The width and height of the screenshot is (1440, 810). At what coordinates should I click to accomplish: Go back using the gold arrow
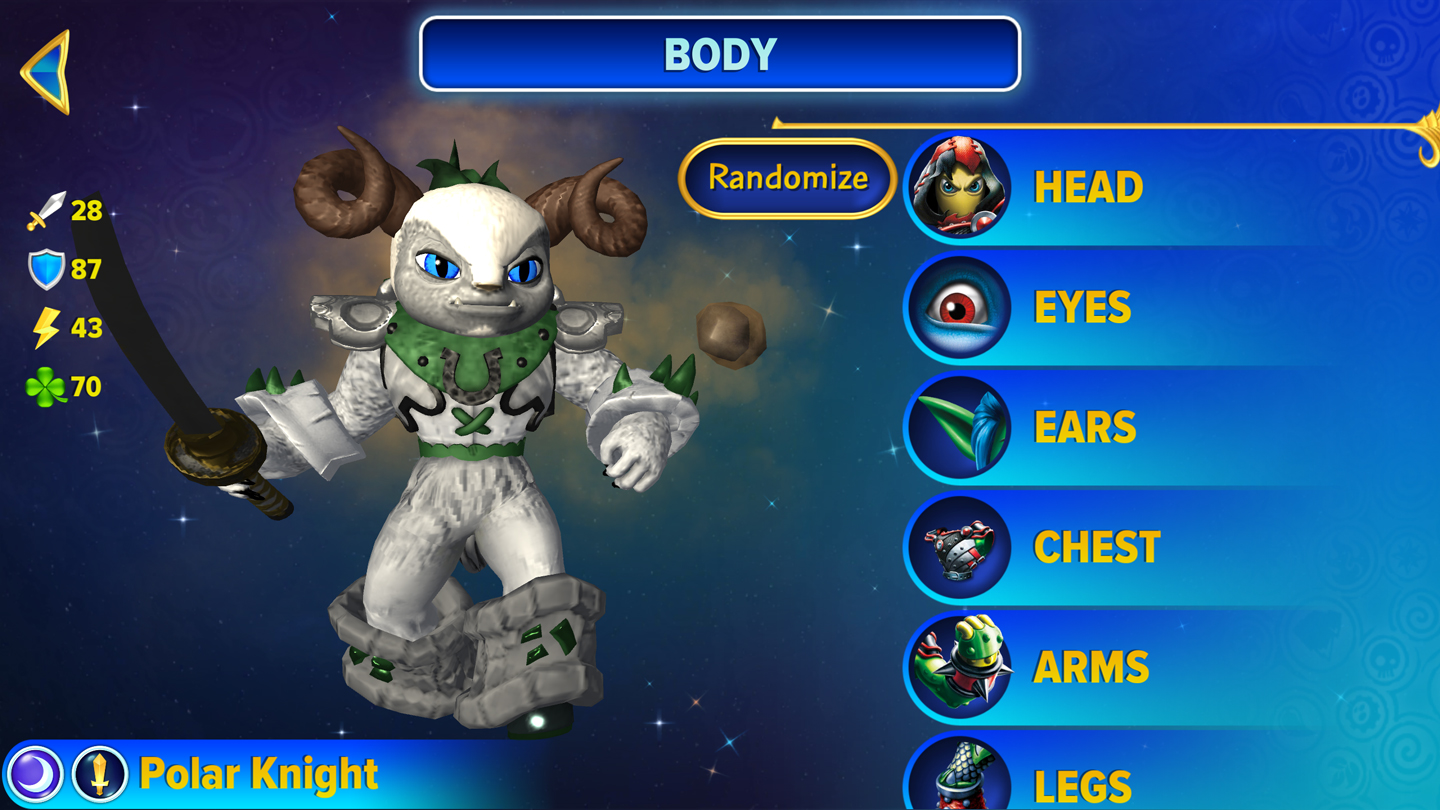click(x=46, y=71)
